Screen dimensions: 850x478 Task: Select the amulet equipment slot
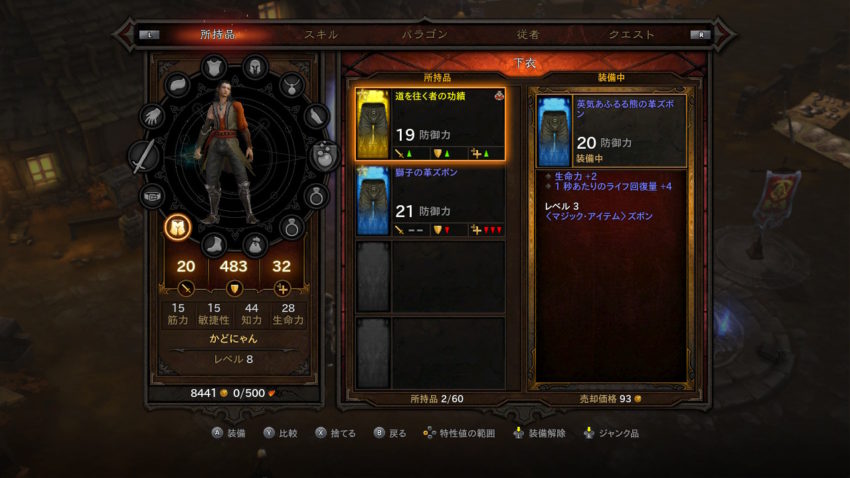291,86
